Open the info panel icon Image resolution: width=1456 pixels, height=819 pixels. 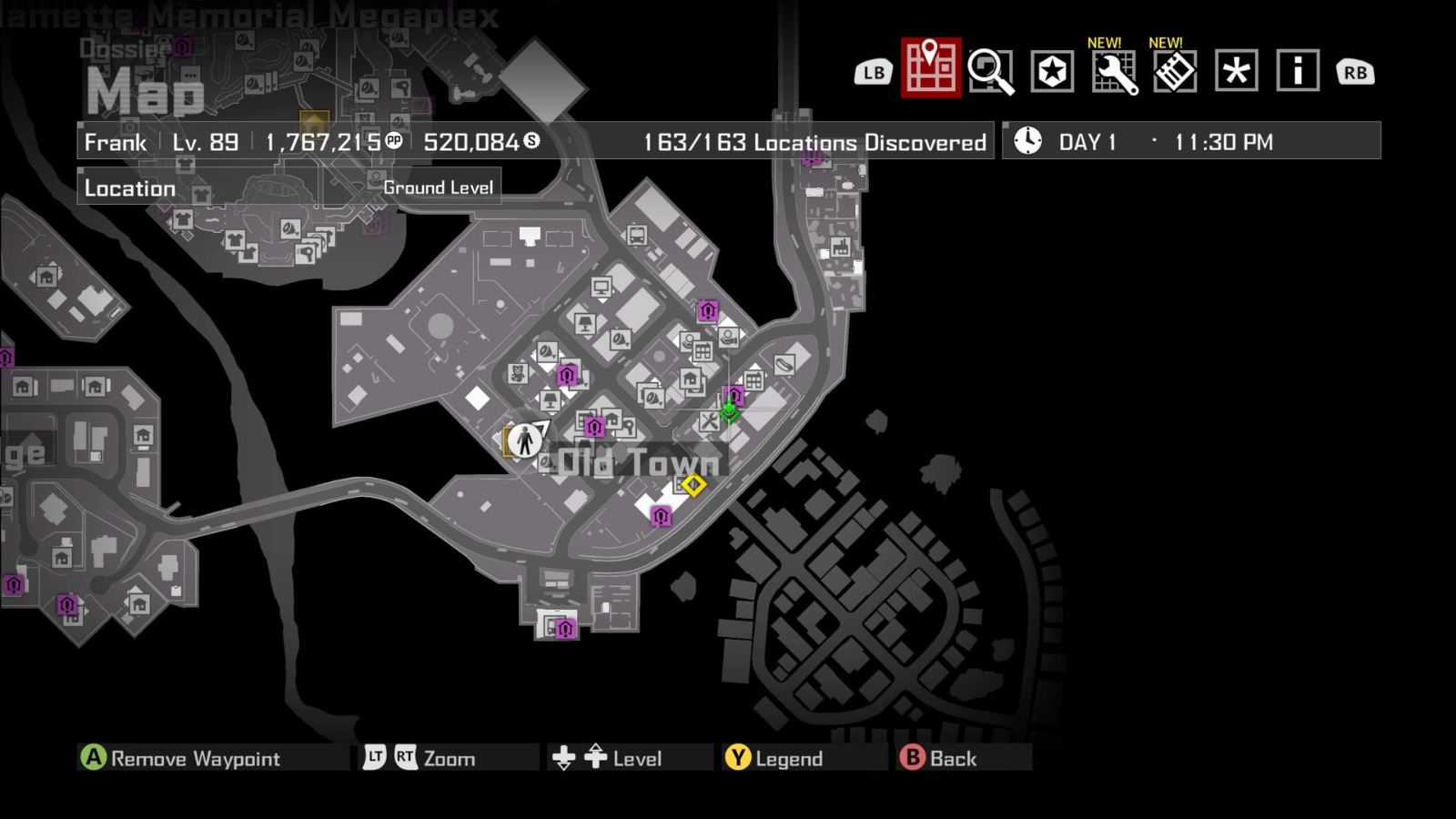pos(1296,71)
